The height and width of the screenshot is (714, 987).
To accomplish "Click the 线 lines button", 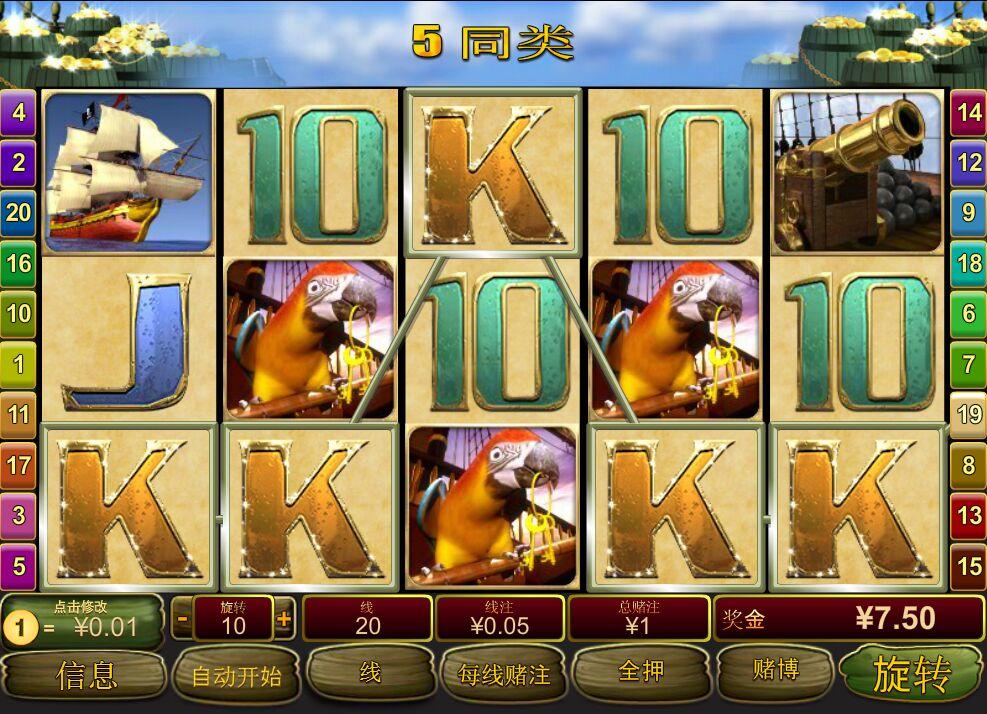I will pos(370,673).
